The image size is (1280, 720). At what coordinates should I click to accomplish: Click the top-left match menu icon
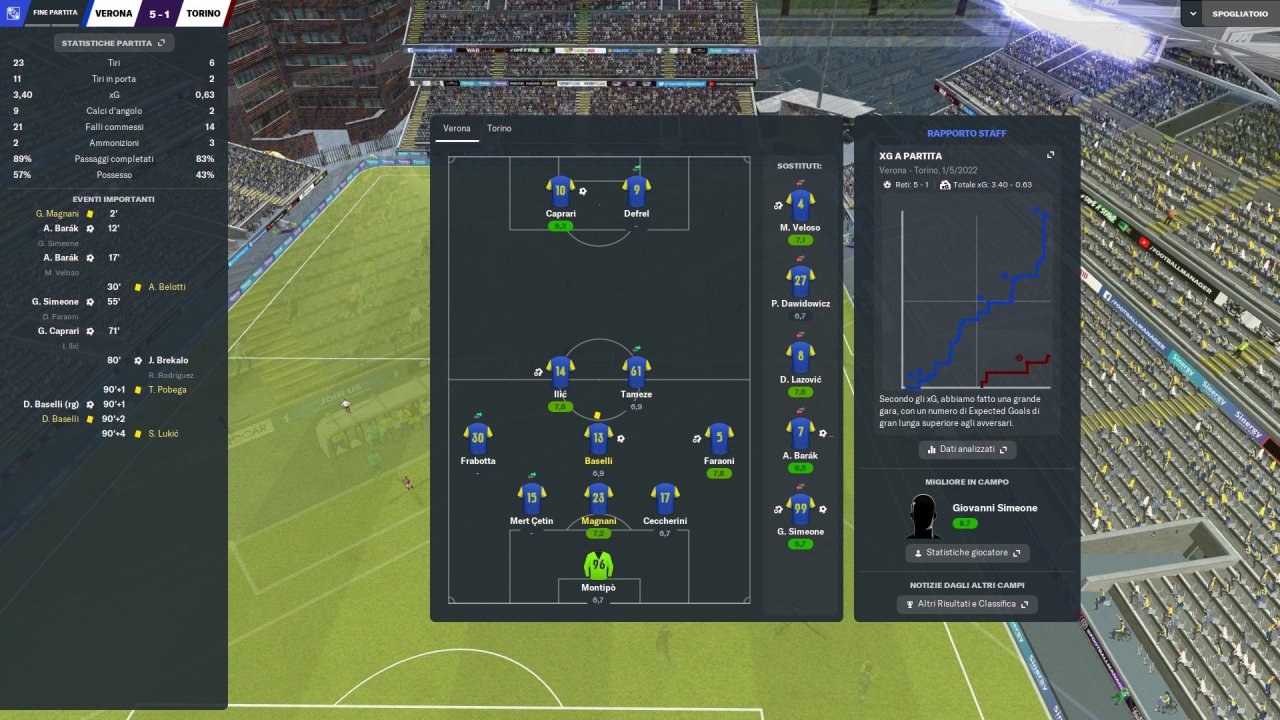[x=13, y=13]
